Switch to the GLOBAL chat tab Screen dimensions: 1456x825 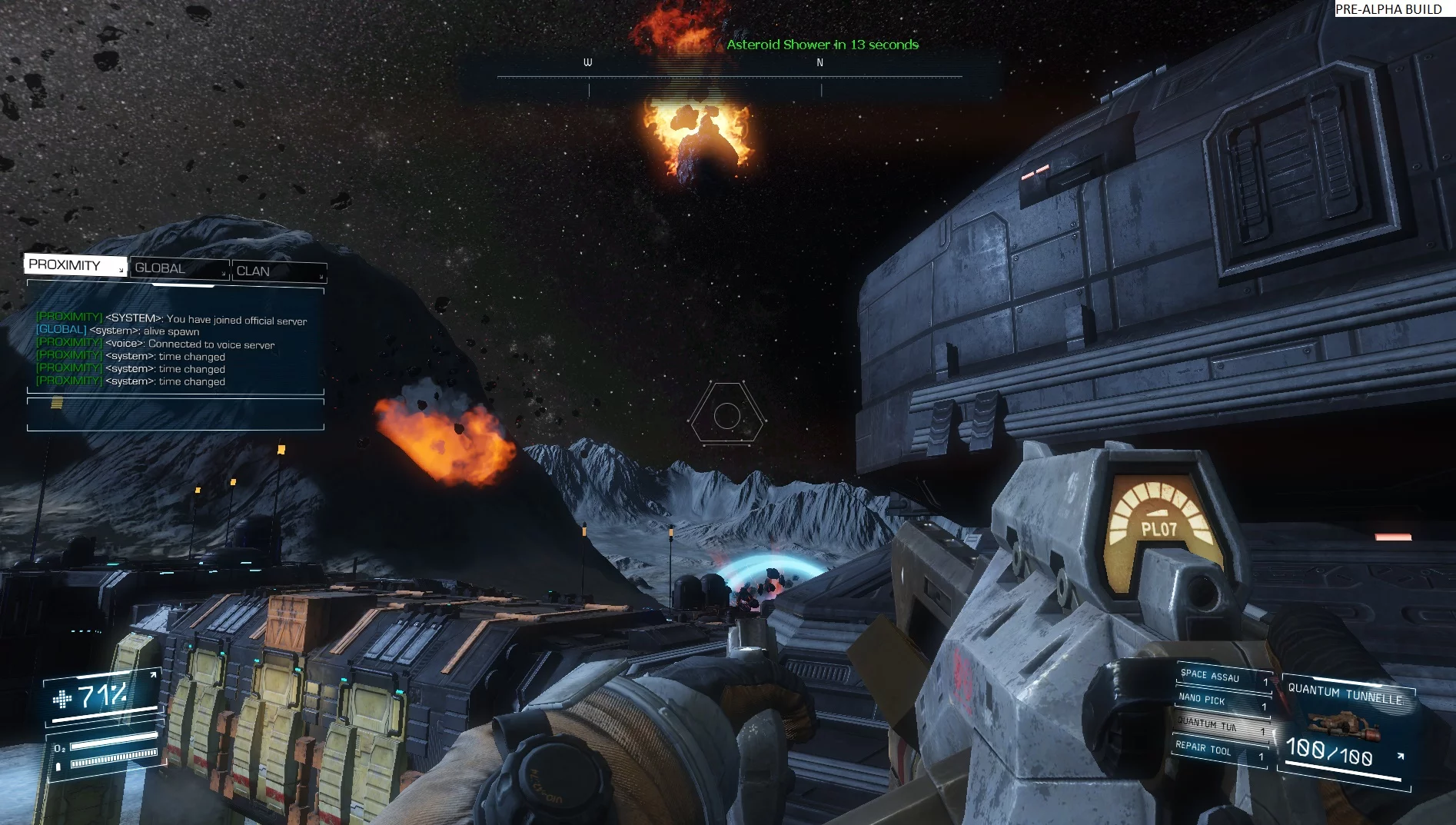click(x=160, y=268)
